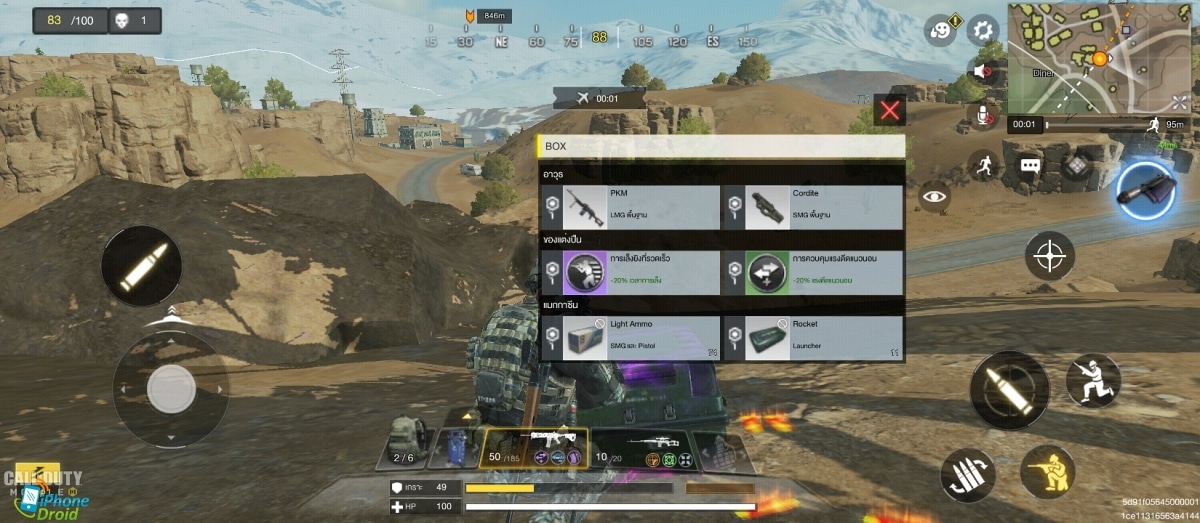Tap the crosshair aim-down-sights button
The height and width of the screenshot is (523, 1200).
tap(1050, 256)
